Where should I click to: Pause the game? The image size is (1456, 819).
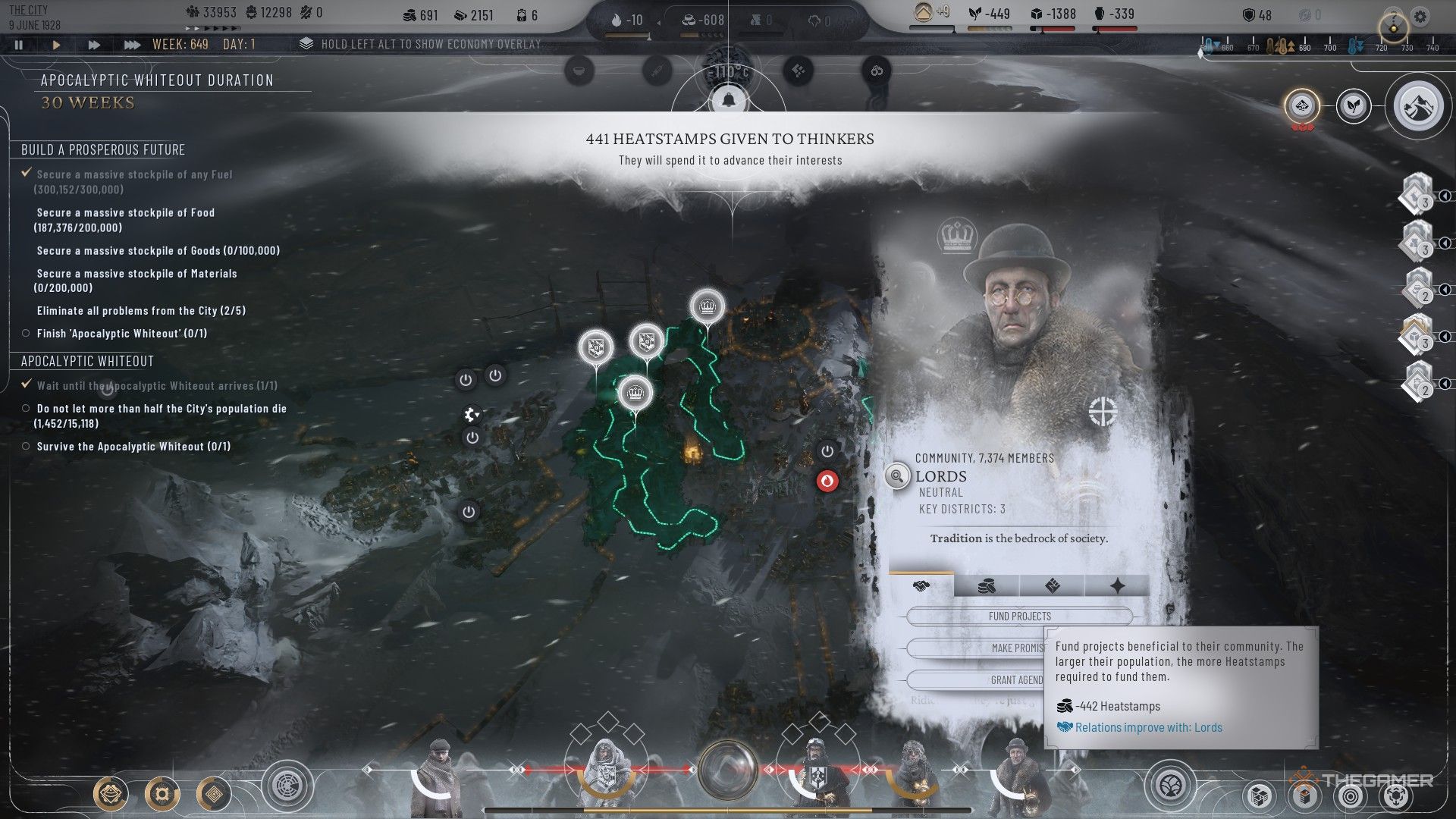19,45
